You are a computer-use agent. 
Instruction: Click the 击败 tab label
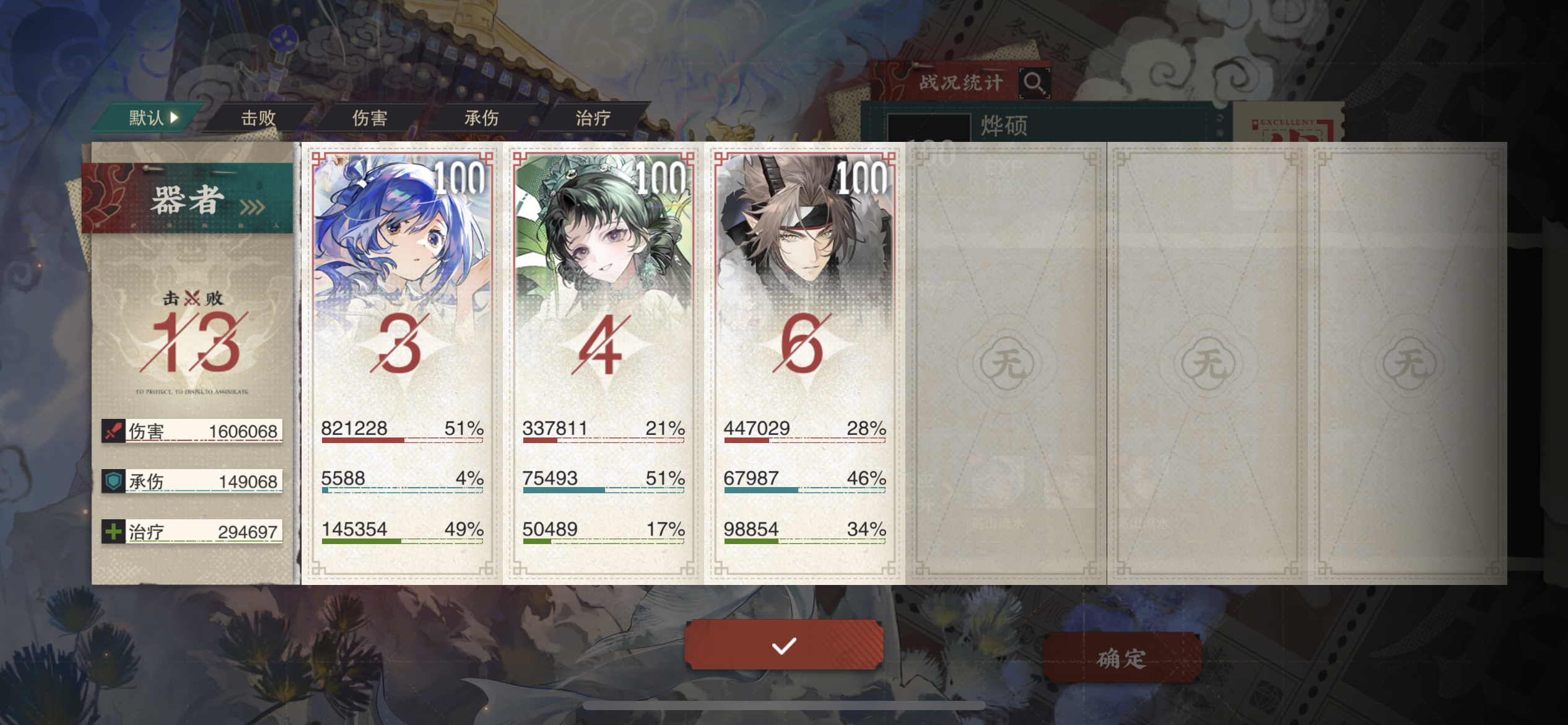coord(258,118)
